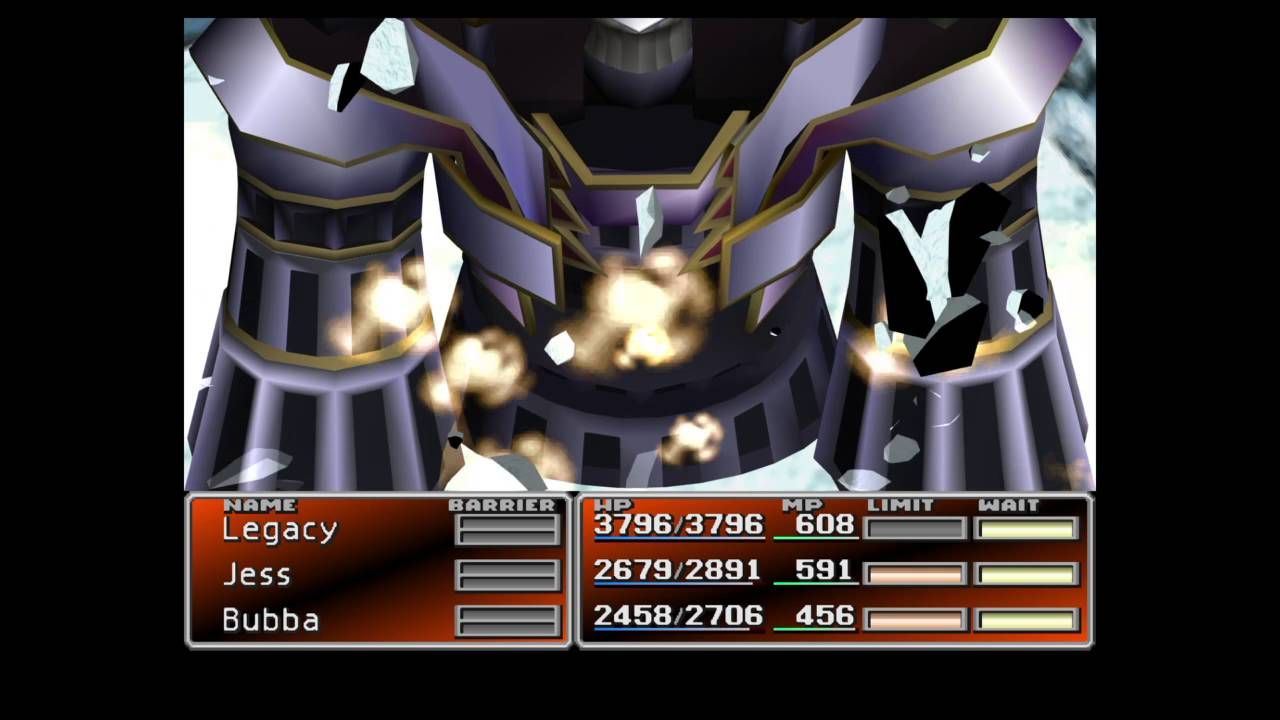Click Jess's barrier gauge
Image resolution: width=1280 pixels, height=720 pixels.
pos(508,575)
